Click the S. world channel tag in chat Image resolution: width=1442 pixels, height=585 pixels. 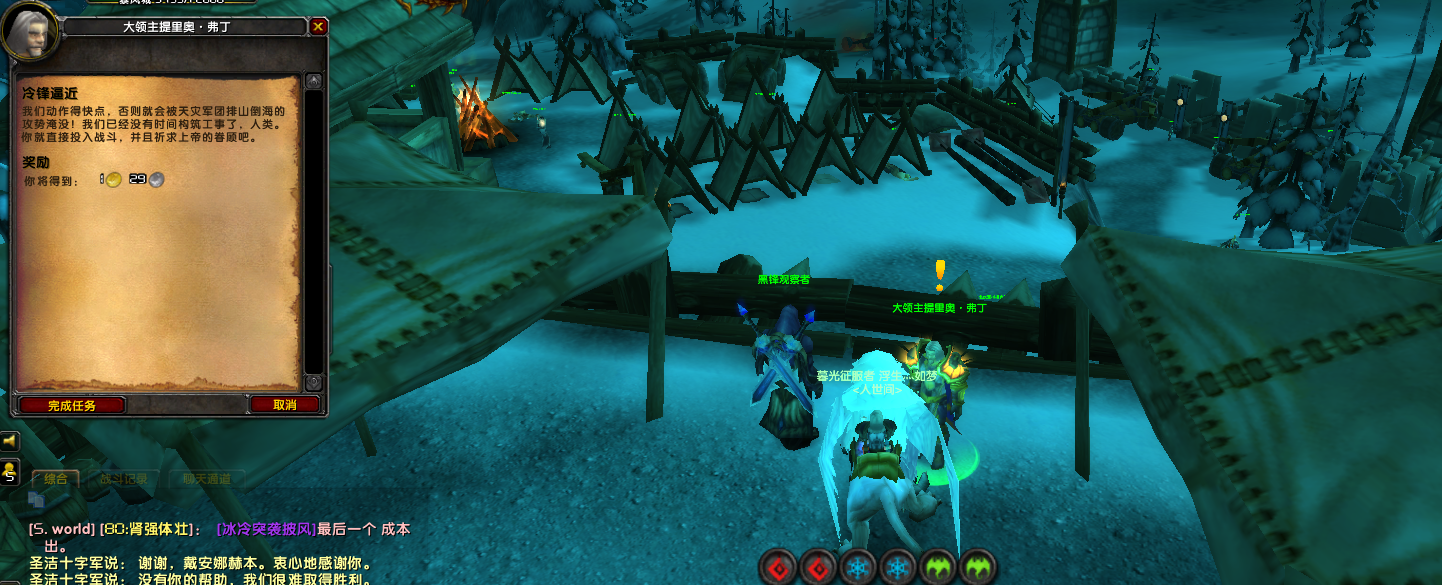[62, 528]
